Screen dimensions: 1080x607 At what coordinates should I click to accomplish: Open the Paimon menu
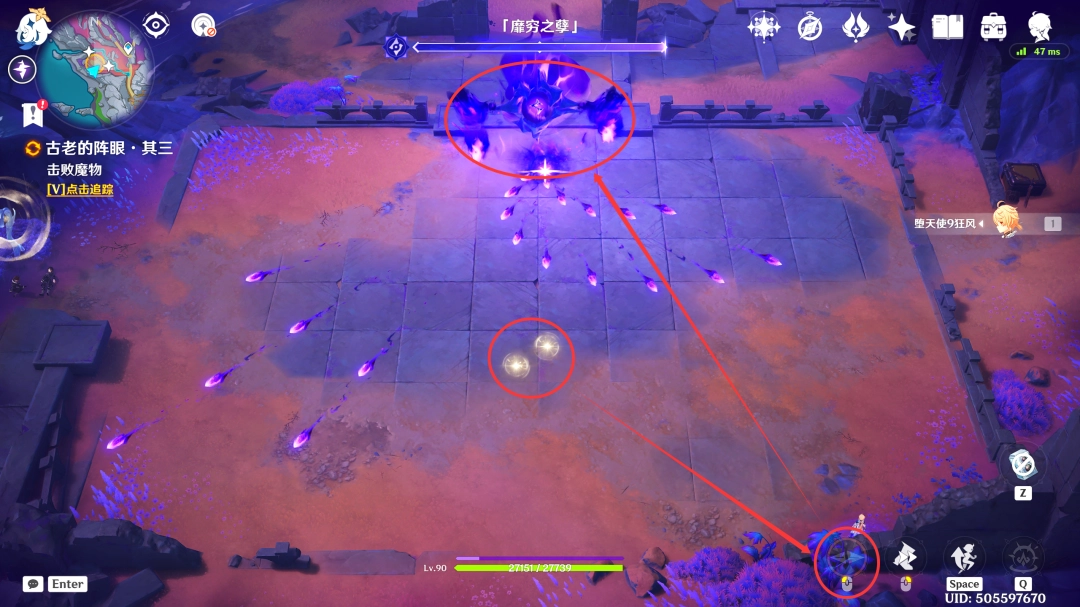[33, 29]
